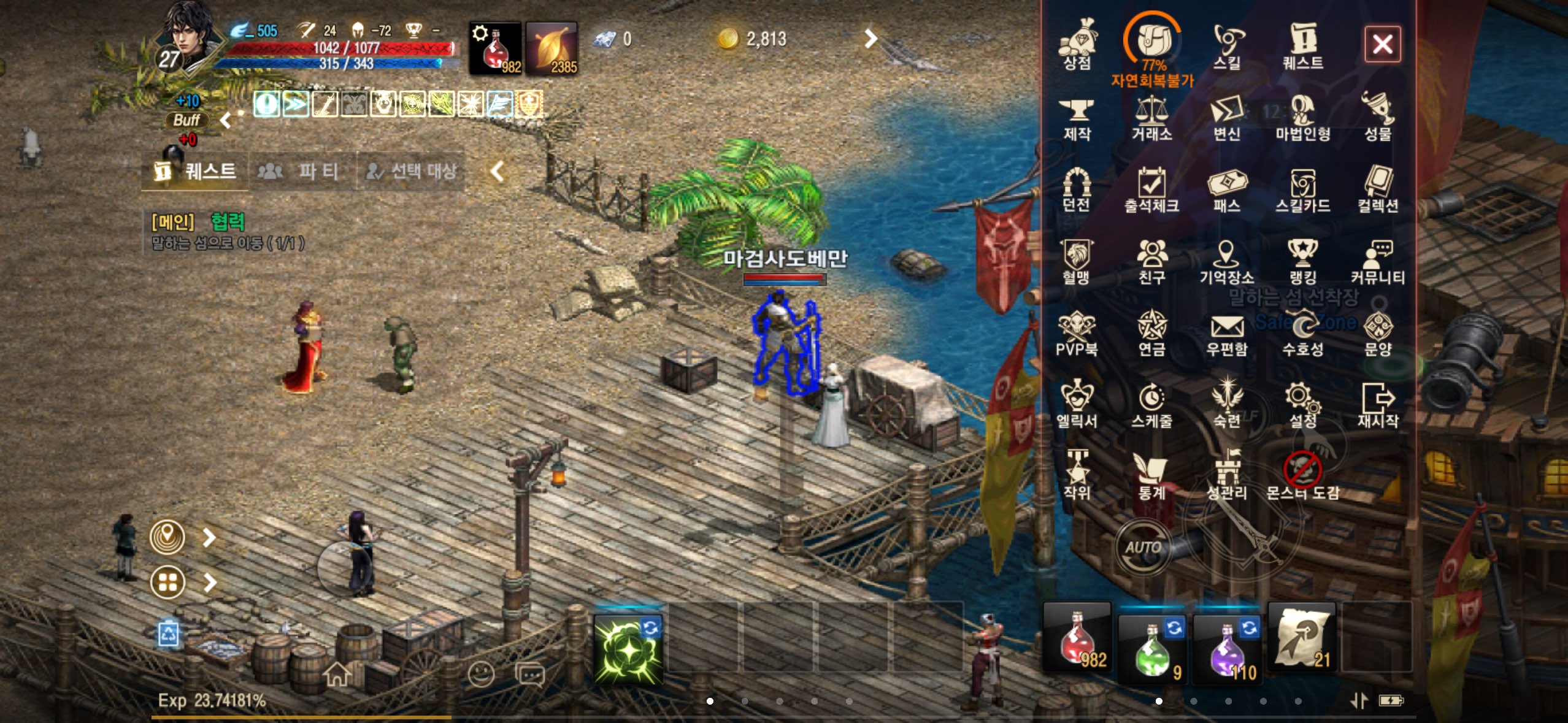Image resolution: width=1568 pixels, height=723 pixels.
Task: Open the 설정 settings menu
Action: point(1302,405)
